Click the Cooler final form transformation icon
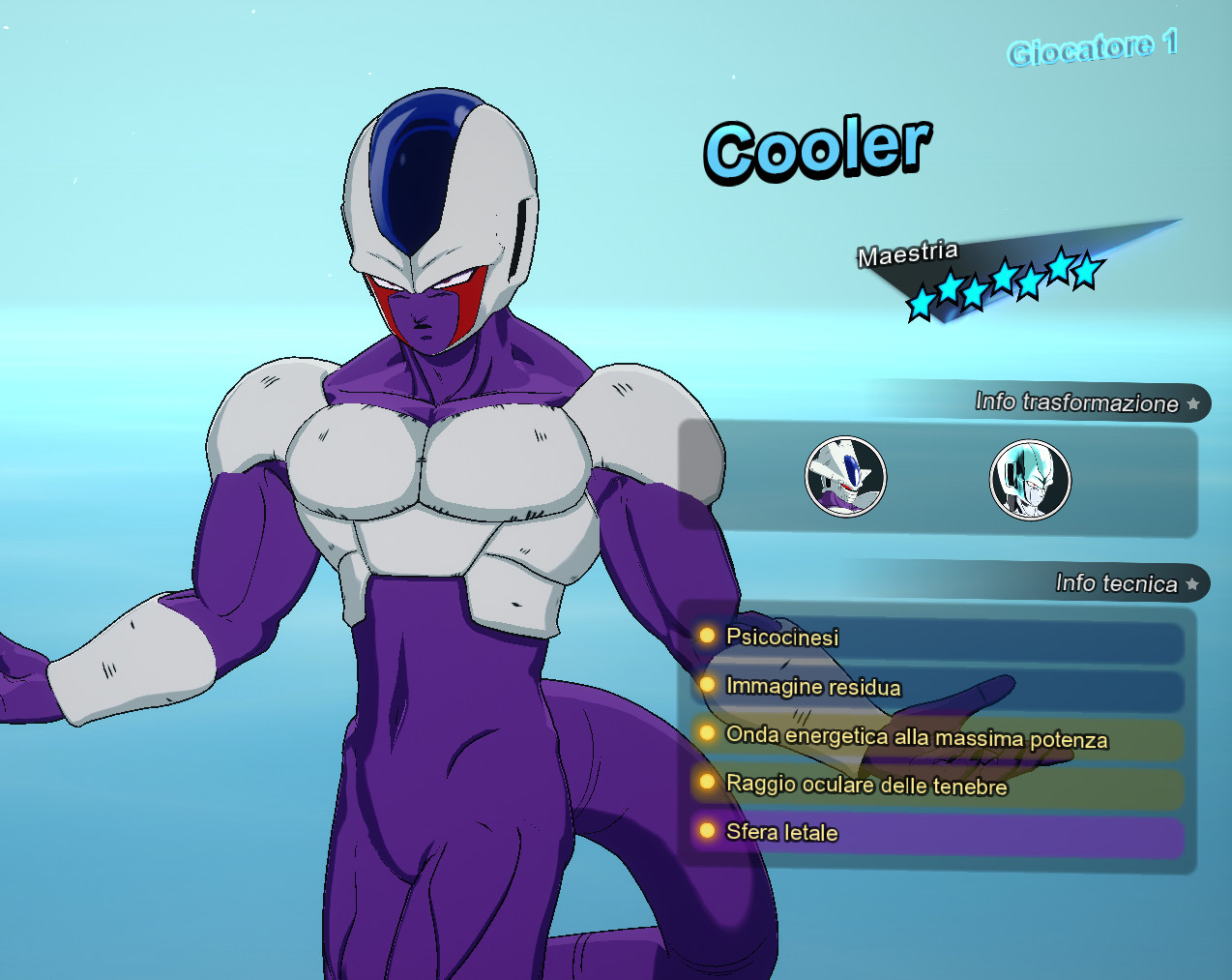This screenshot has width=1232, height=980. coord(845,476)
